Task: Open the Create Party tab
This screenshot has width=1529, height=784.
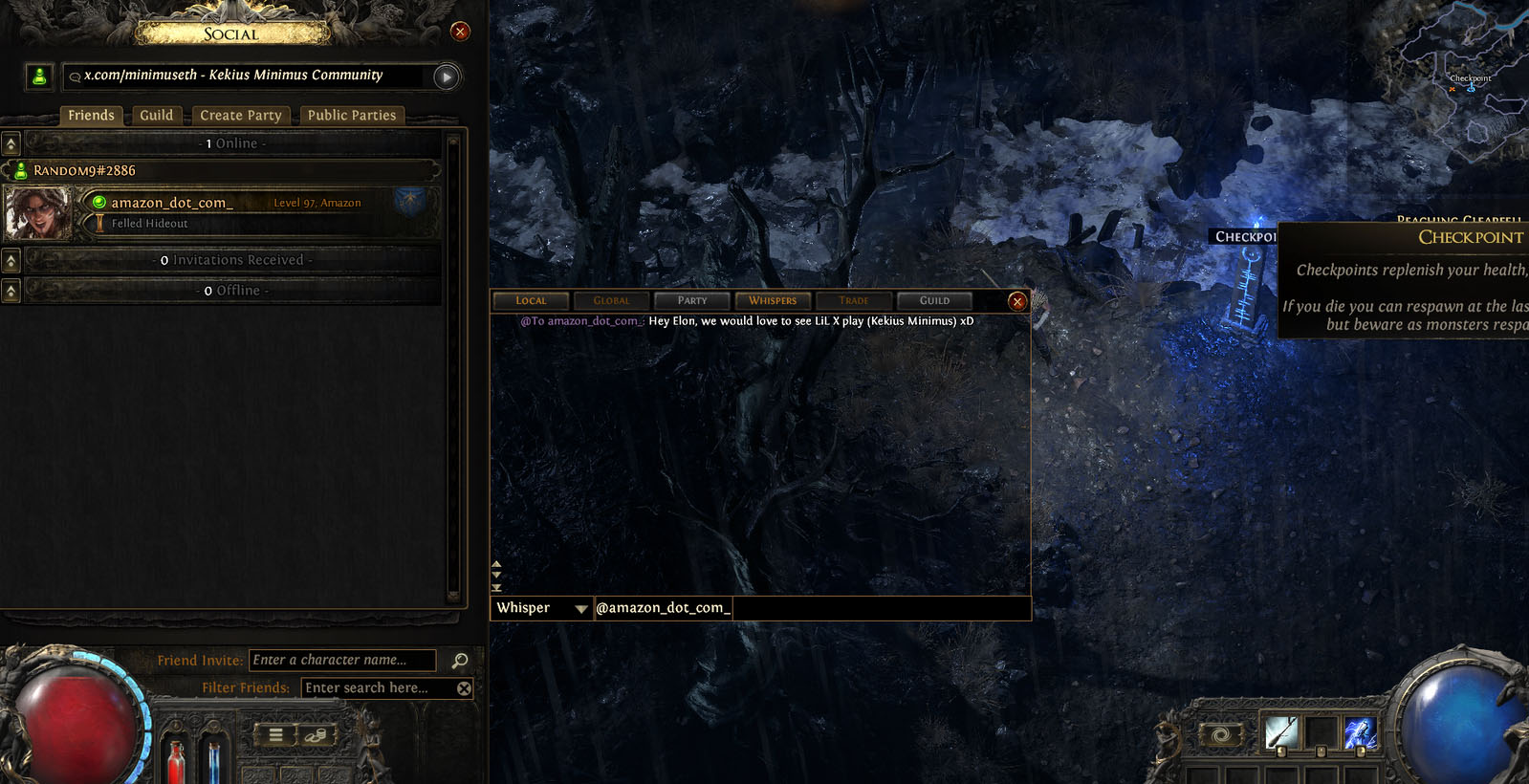Action: pos(241,116)
